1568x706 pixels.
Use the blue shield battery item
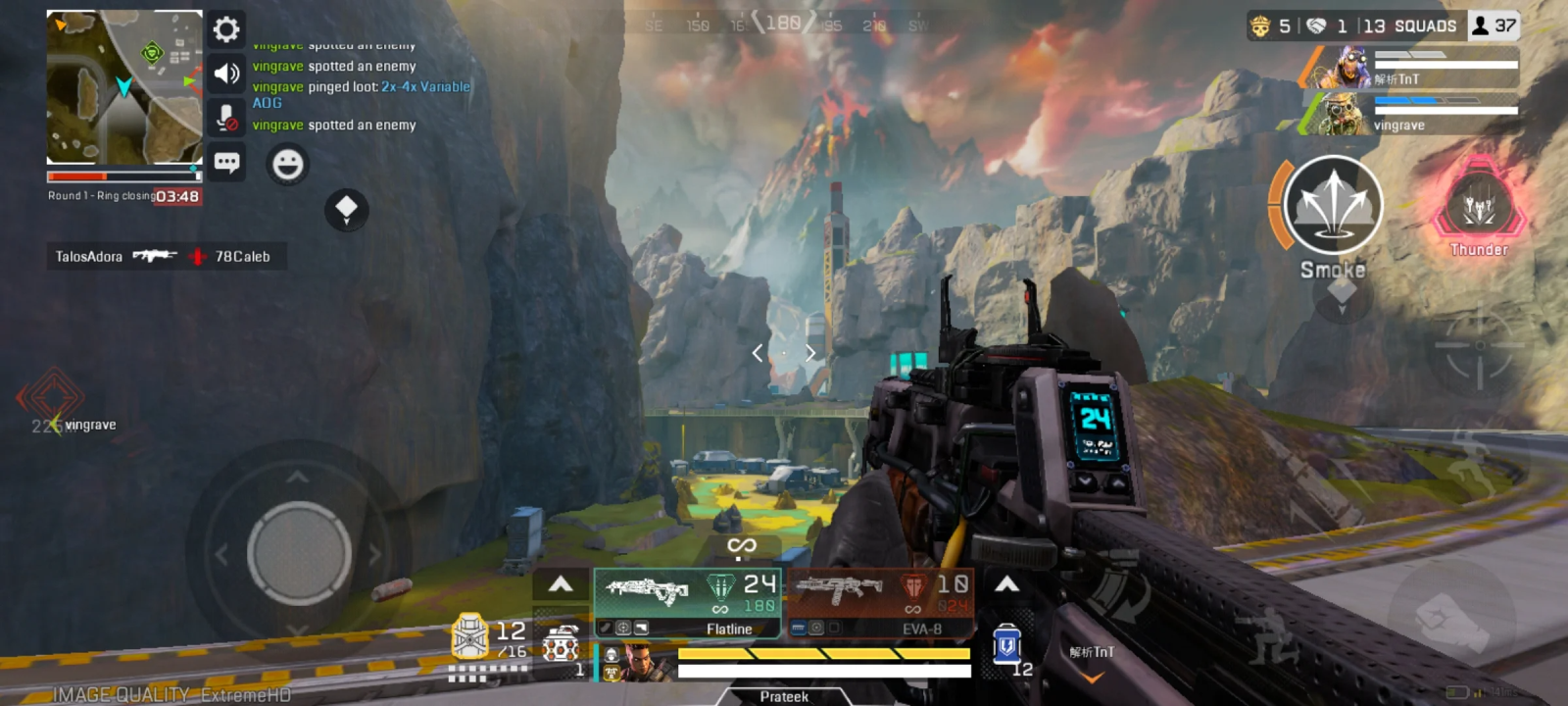pos(1006,645)
